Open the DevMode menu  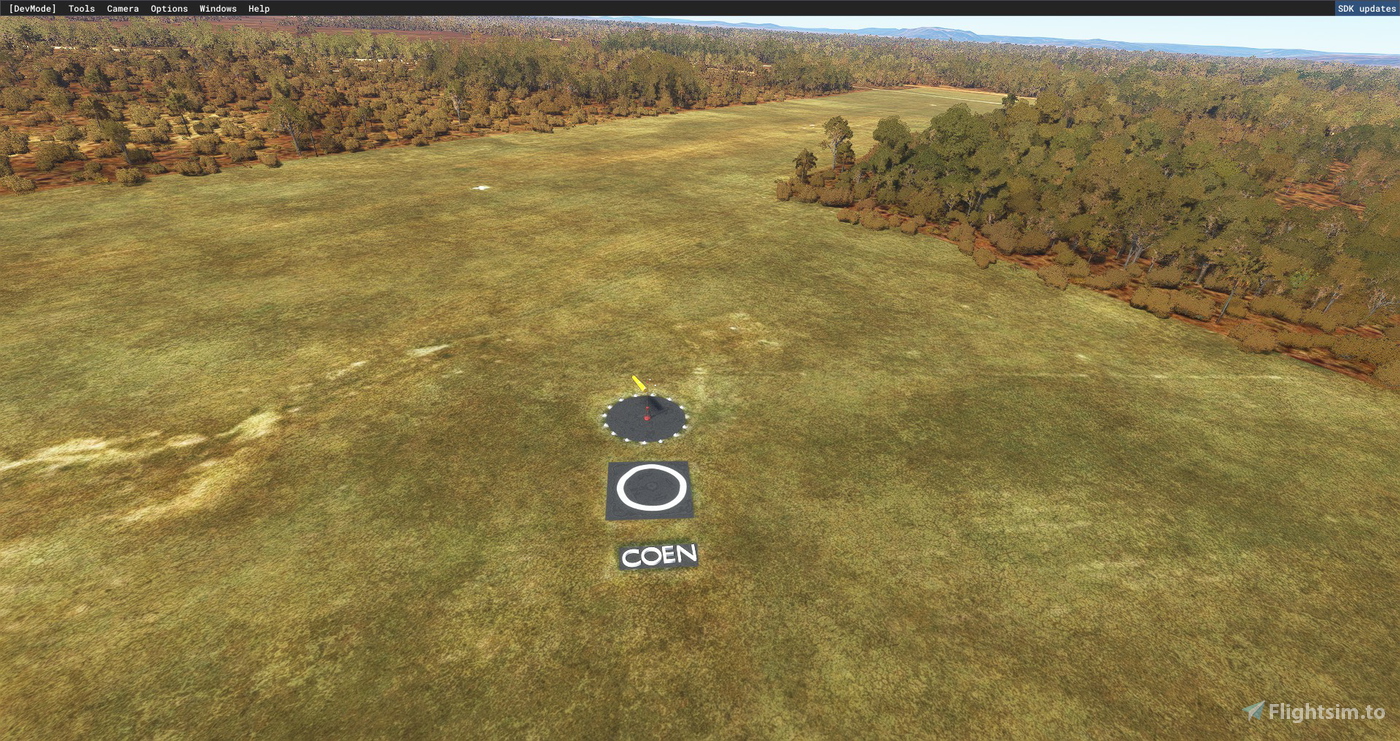(x=31, y=8)
